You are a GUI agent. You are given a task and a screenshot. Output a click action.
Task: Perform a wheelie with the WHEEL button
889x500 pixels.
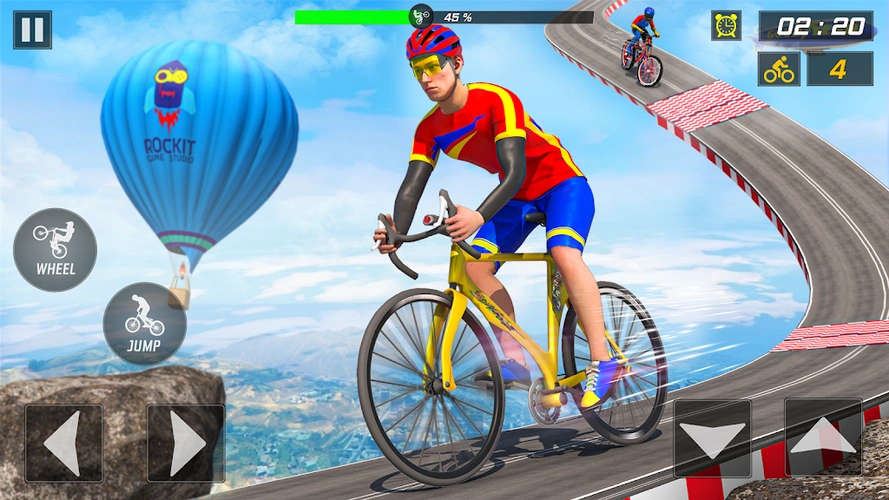(x=55, y=250)
